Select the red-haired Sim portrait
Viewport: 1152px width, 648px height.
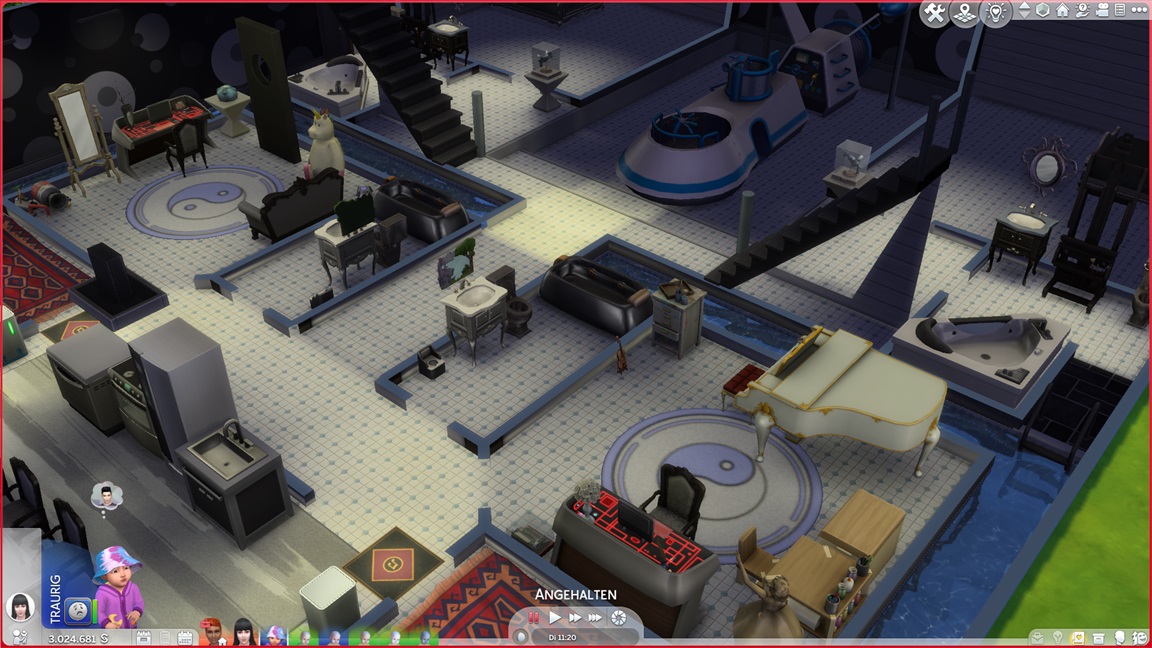[212, 631]
